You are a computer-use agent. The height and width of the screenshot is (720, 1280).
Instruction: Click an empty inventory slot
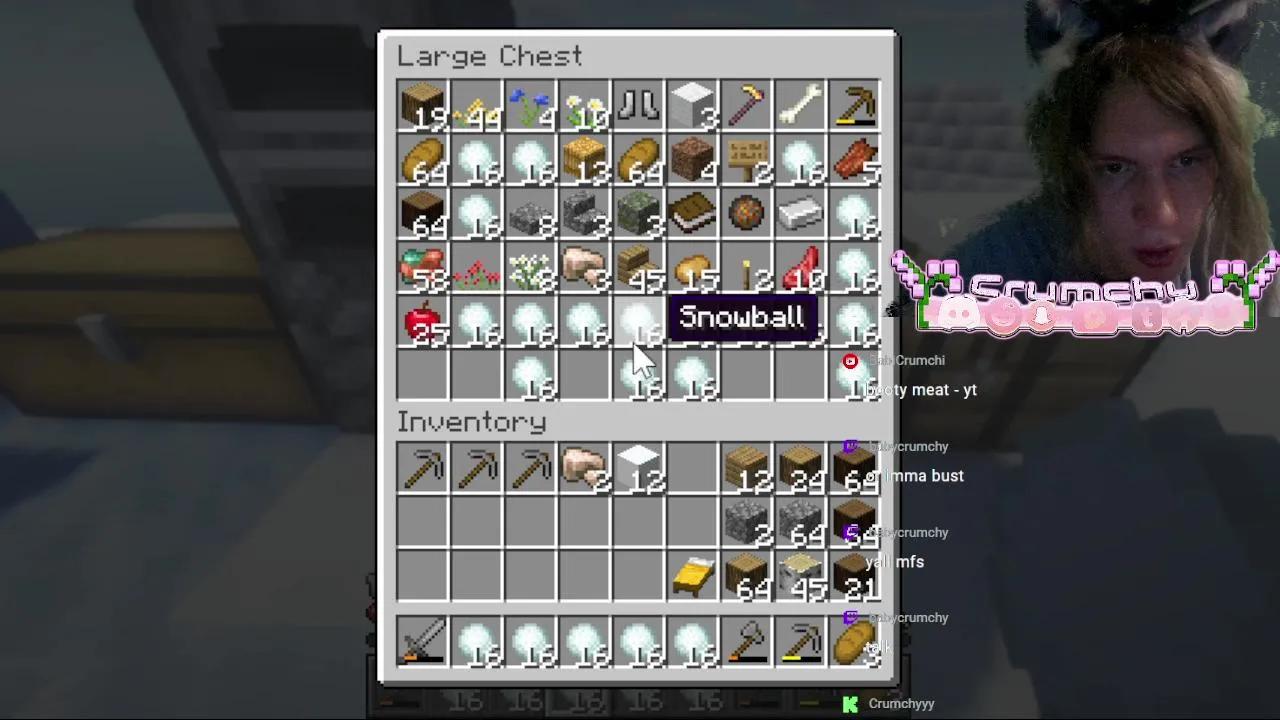pos(476,524)
